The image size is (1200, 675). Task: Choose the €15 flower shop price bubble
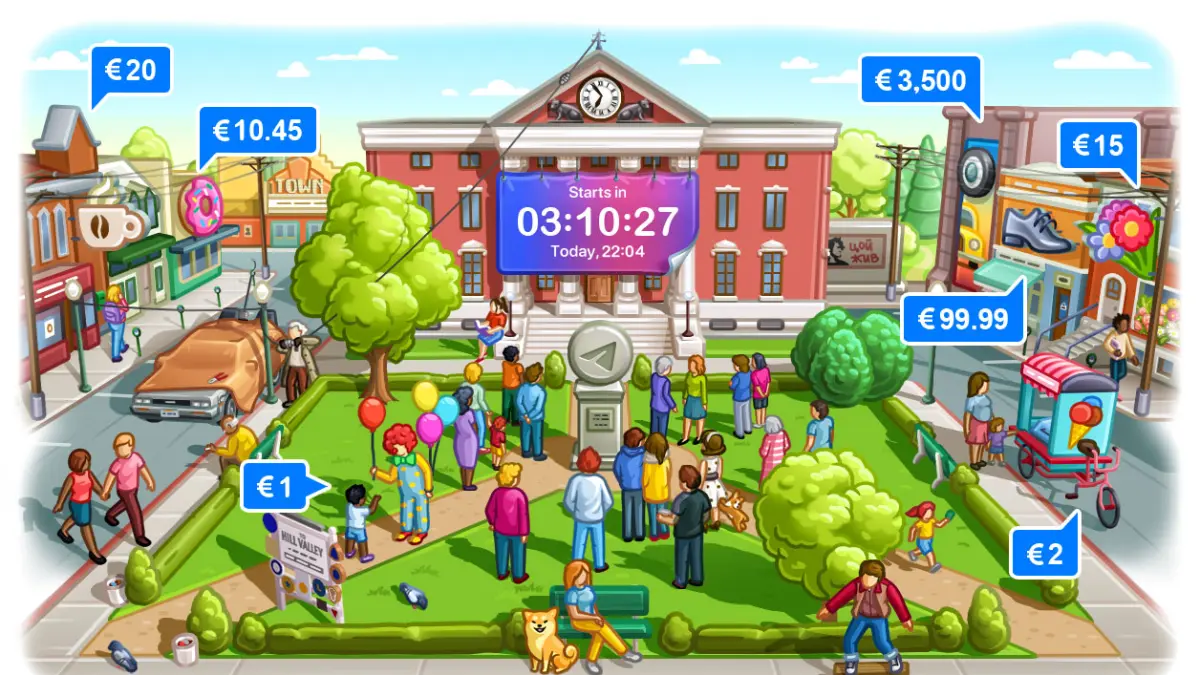(x=1098, y=146)
